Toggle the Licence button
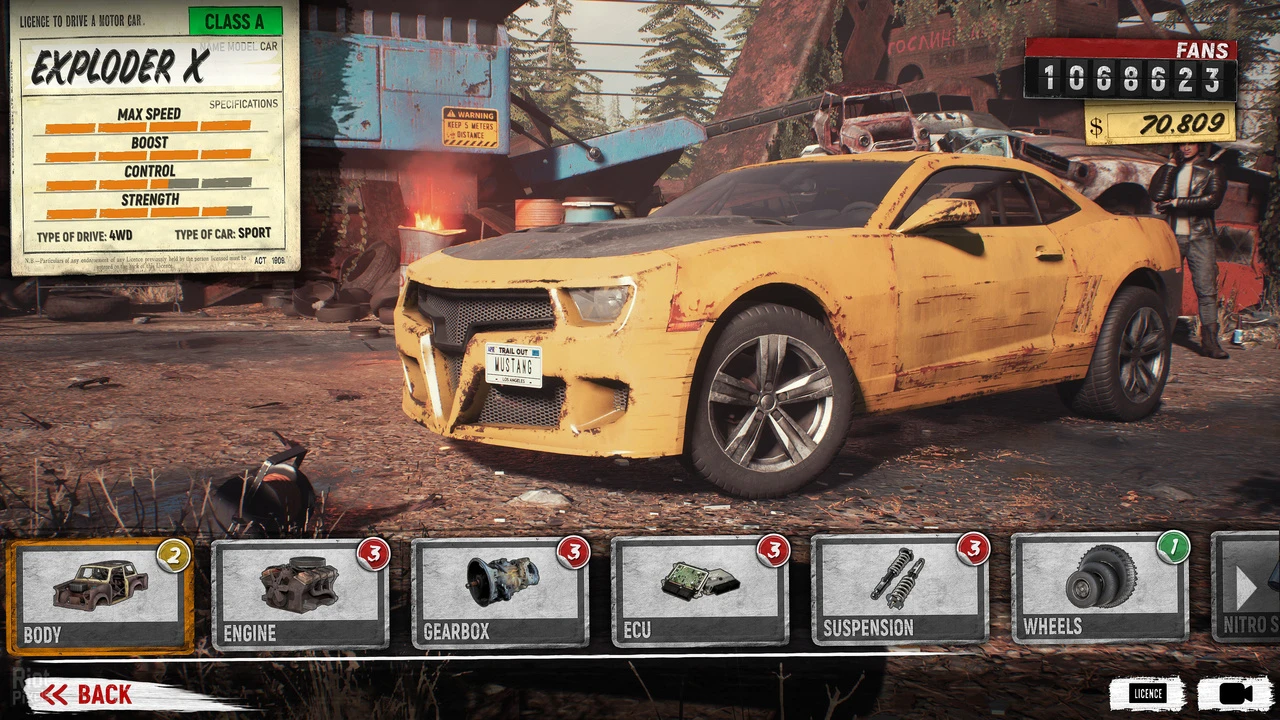Screen dimensions: 1280x720 coord(1147,693)
